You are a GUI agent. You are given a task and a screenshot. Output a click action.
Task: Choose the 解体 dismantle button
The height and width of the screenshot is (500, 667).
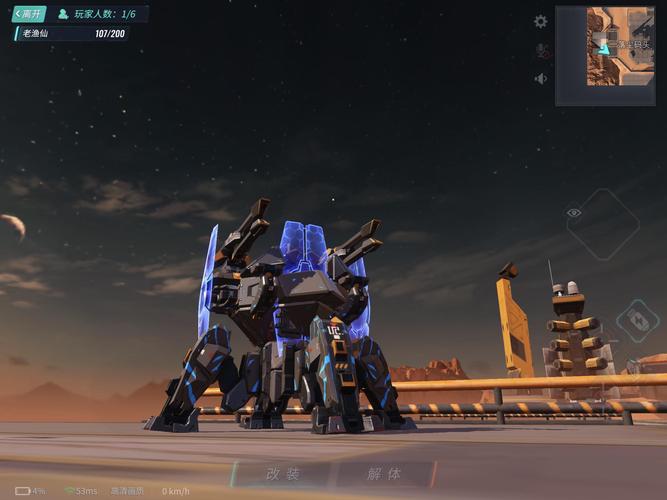click(383, 473)
